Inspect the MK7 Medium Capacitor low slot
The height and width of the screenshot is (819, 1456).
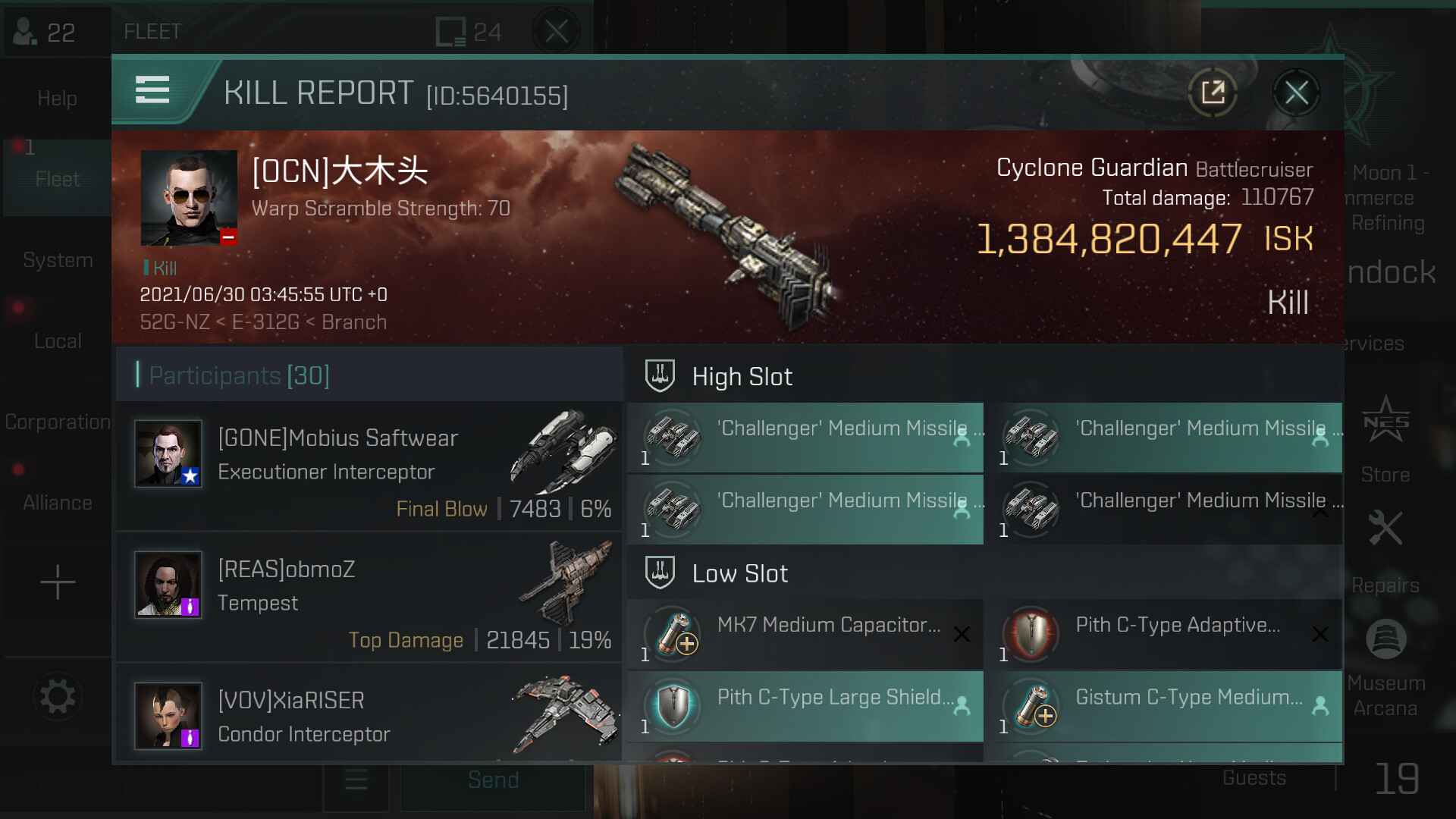click(805, 634)
